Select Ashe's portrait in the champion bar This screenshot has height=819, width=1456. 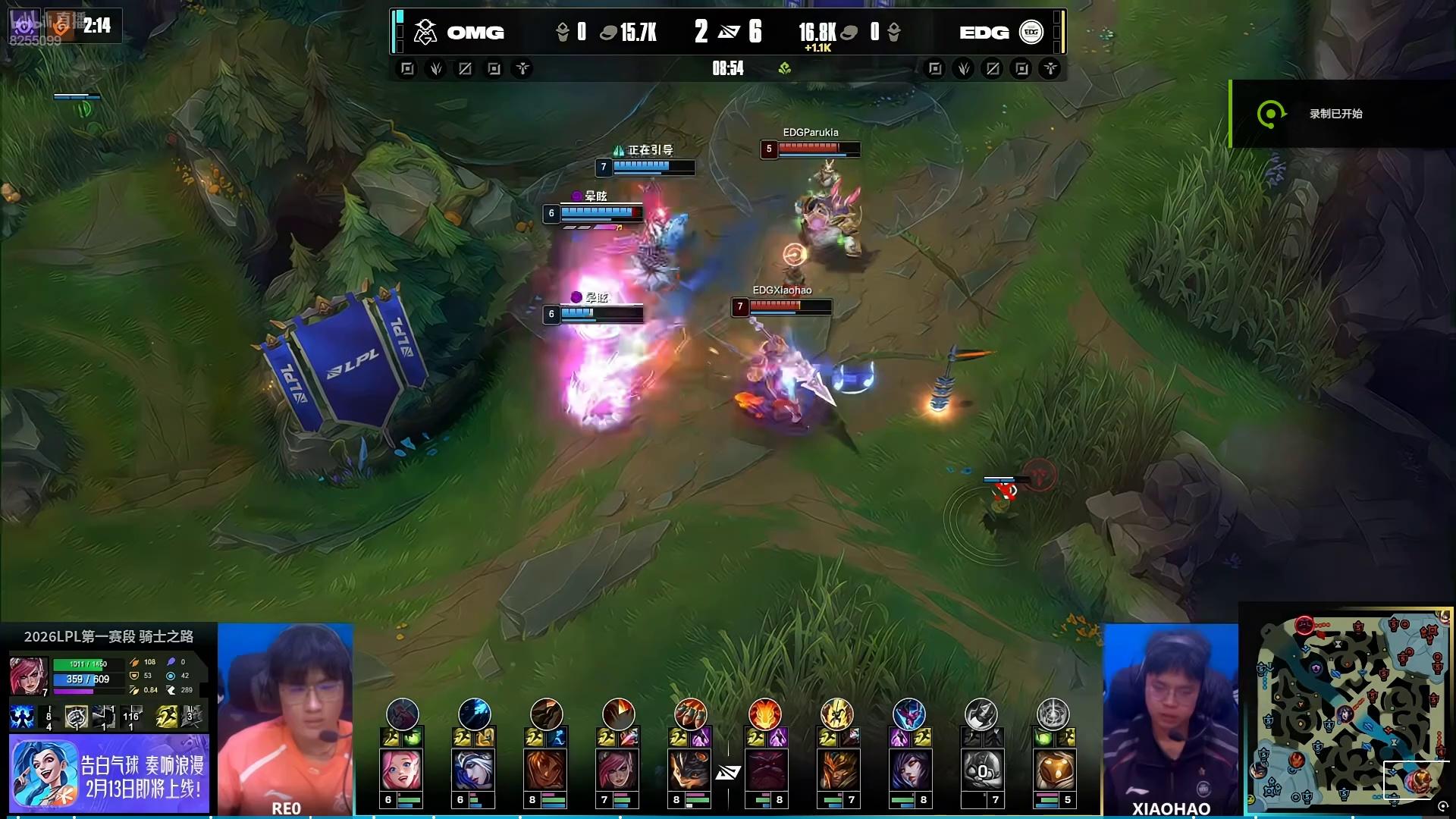[474, 770]
